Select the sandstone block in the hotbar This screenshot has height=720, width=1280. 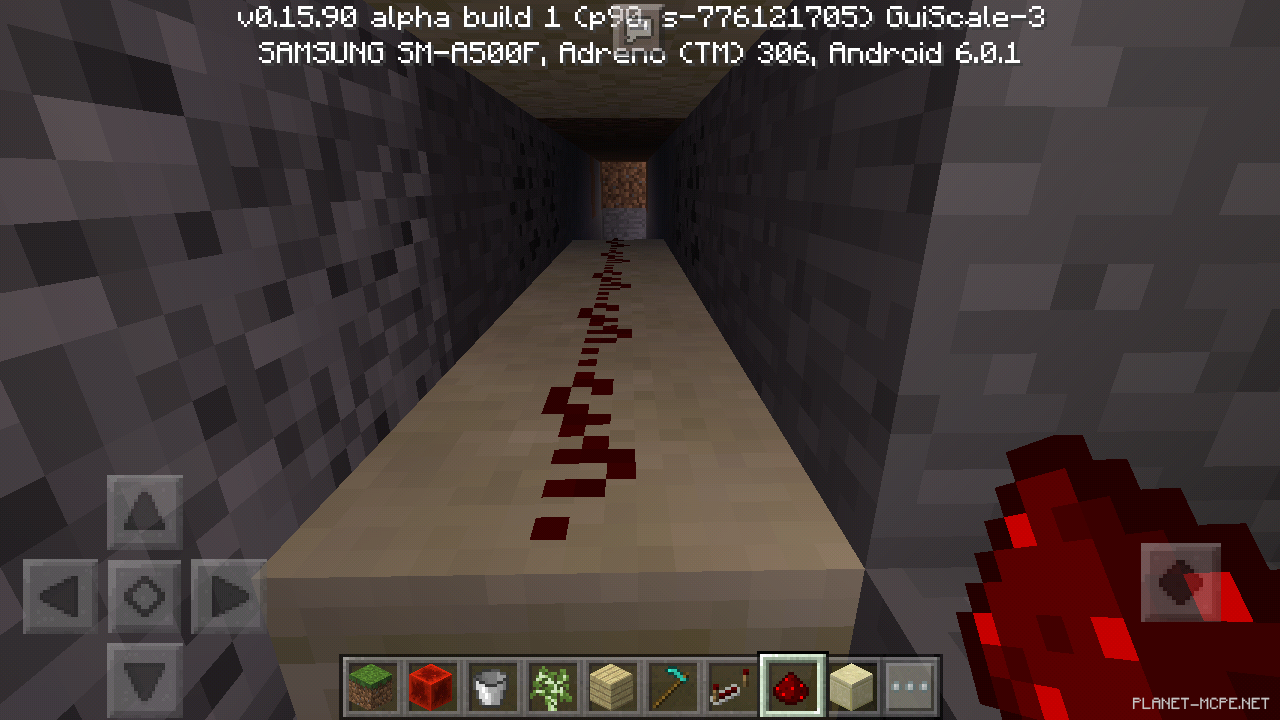(851, 687)
